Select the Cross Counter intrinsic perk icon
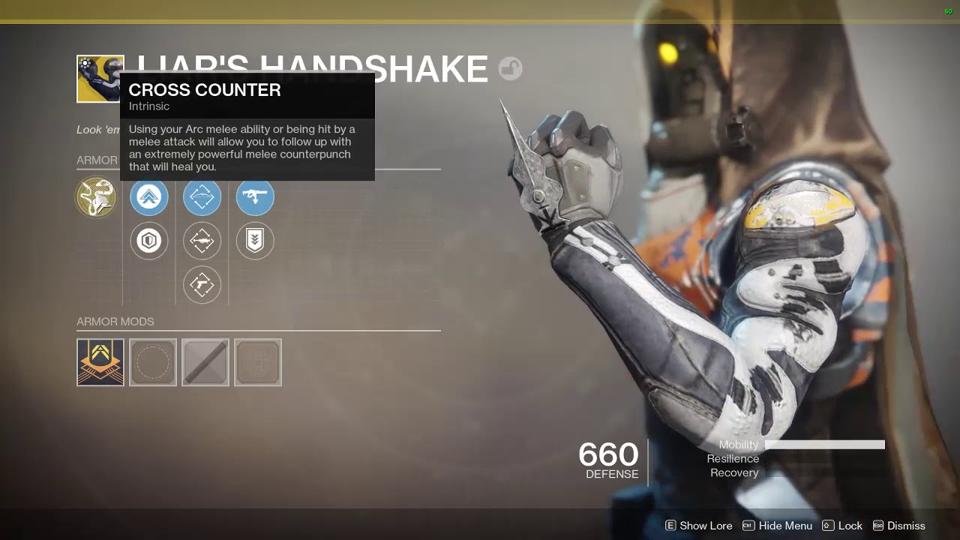 pos(96,197)
